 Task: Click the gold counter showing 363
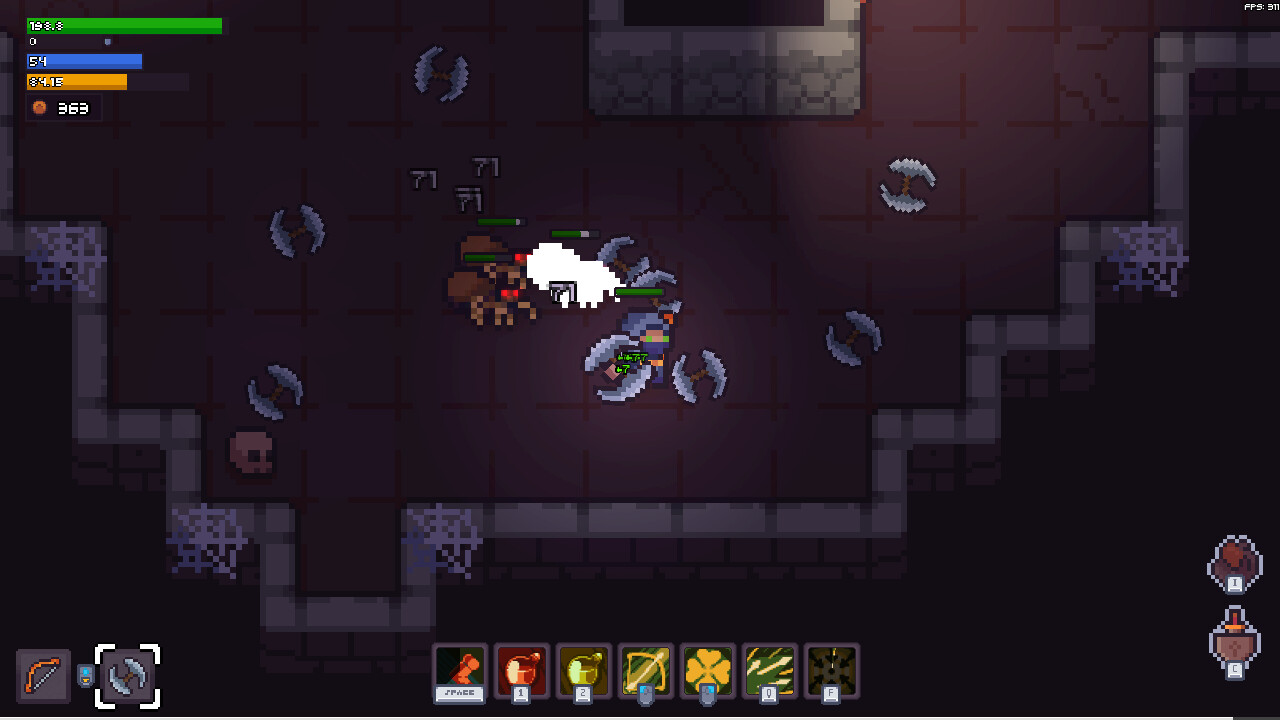click(x=72, y=108)
